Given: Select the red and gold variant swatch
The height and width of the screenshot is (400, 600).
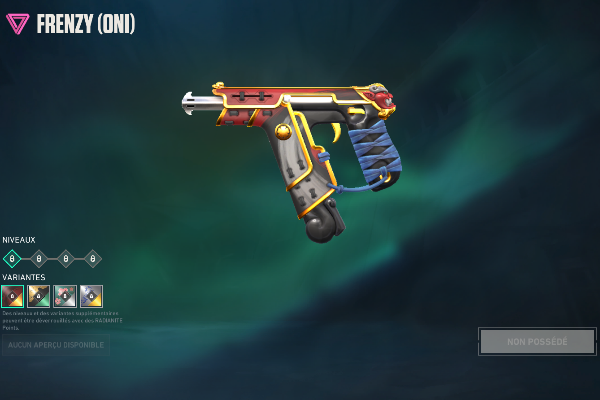Looking at the screenshot, I should tap(13, 296).
